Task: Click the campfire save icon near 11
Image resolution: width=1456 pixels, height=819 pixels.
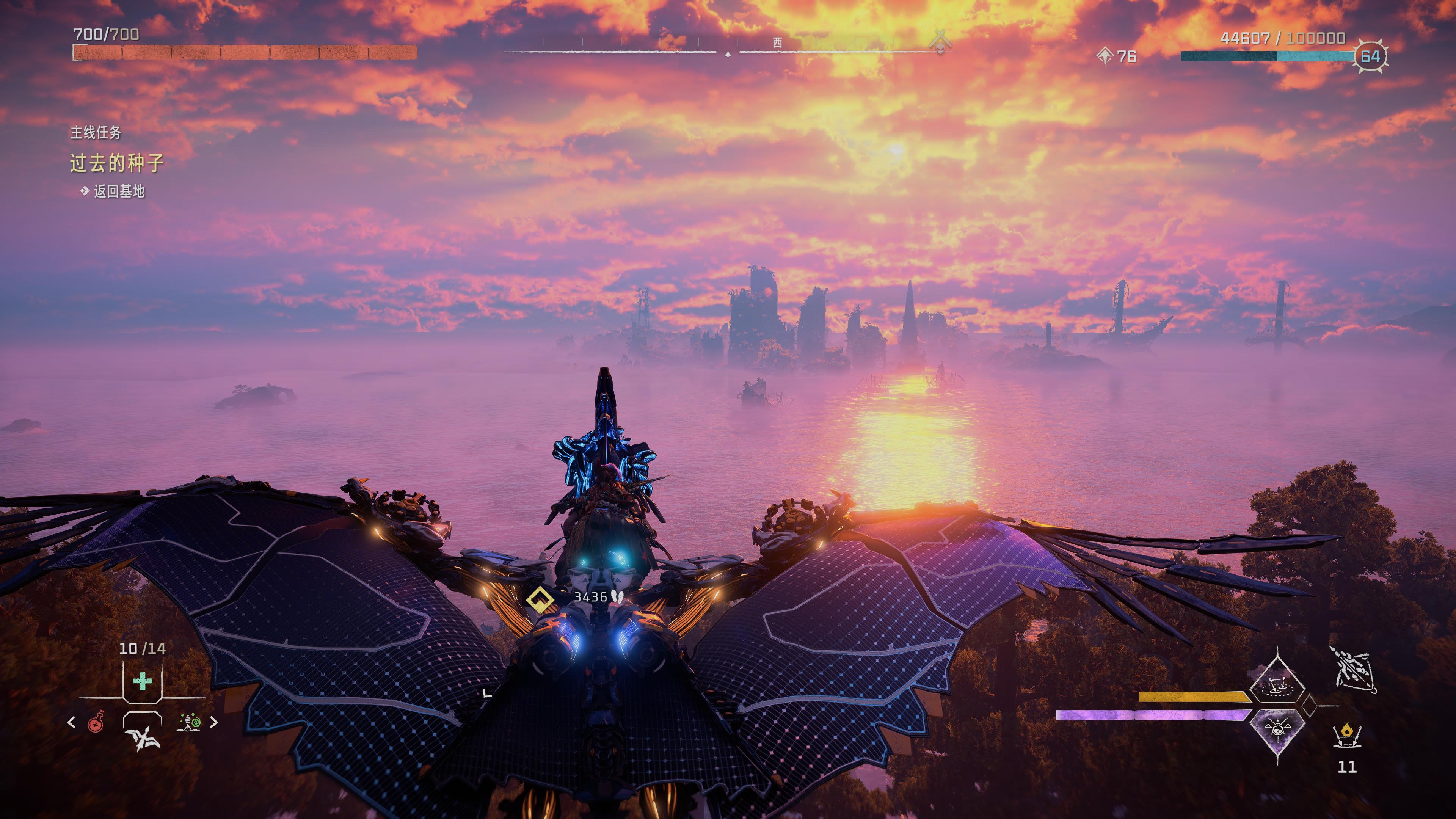Action: pos(1348,735)
